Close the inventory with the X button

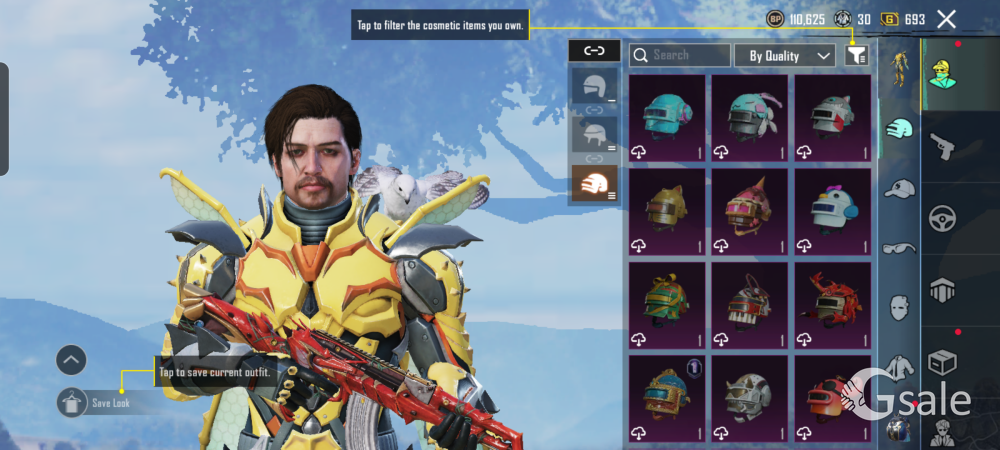946,19
